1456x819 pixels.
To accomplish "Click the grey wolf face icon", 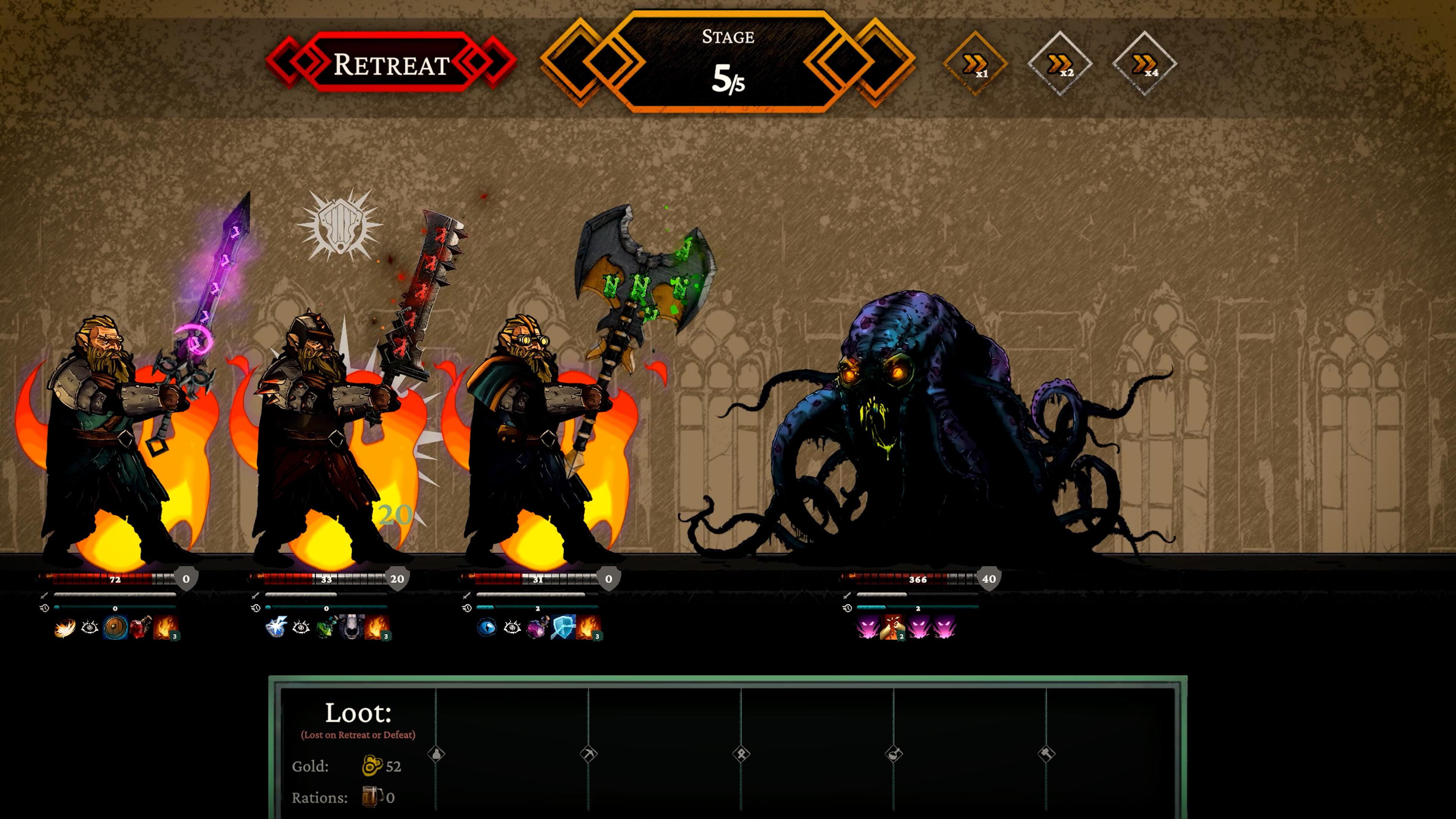I will [351, 628].
